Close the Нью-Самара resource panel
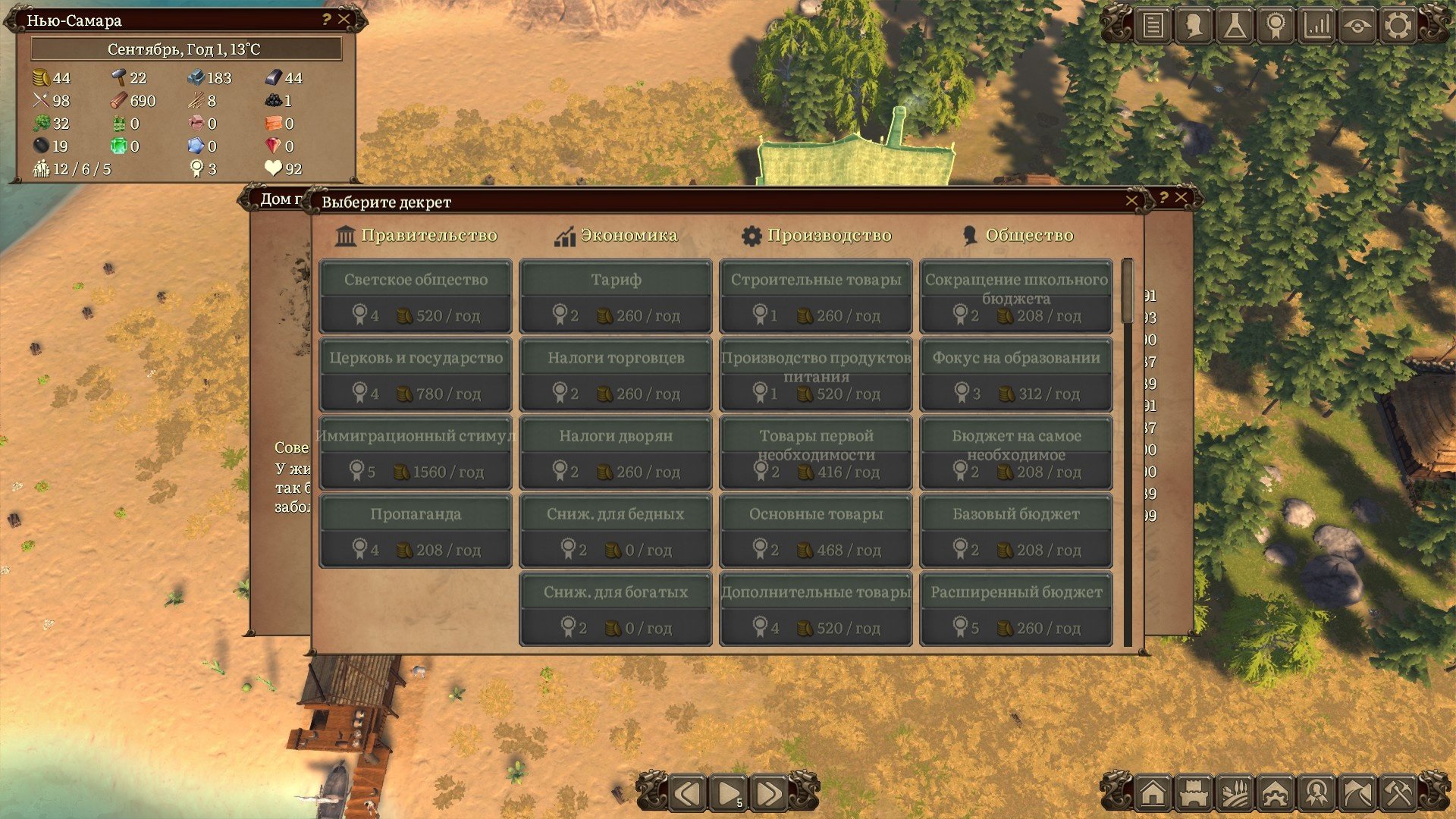The height and width of the screenshot is (819, 1456). tap(344, 20)
